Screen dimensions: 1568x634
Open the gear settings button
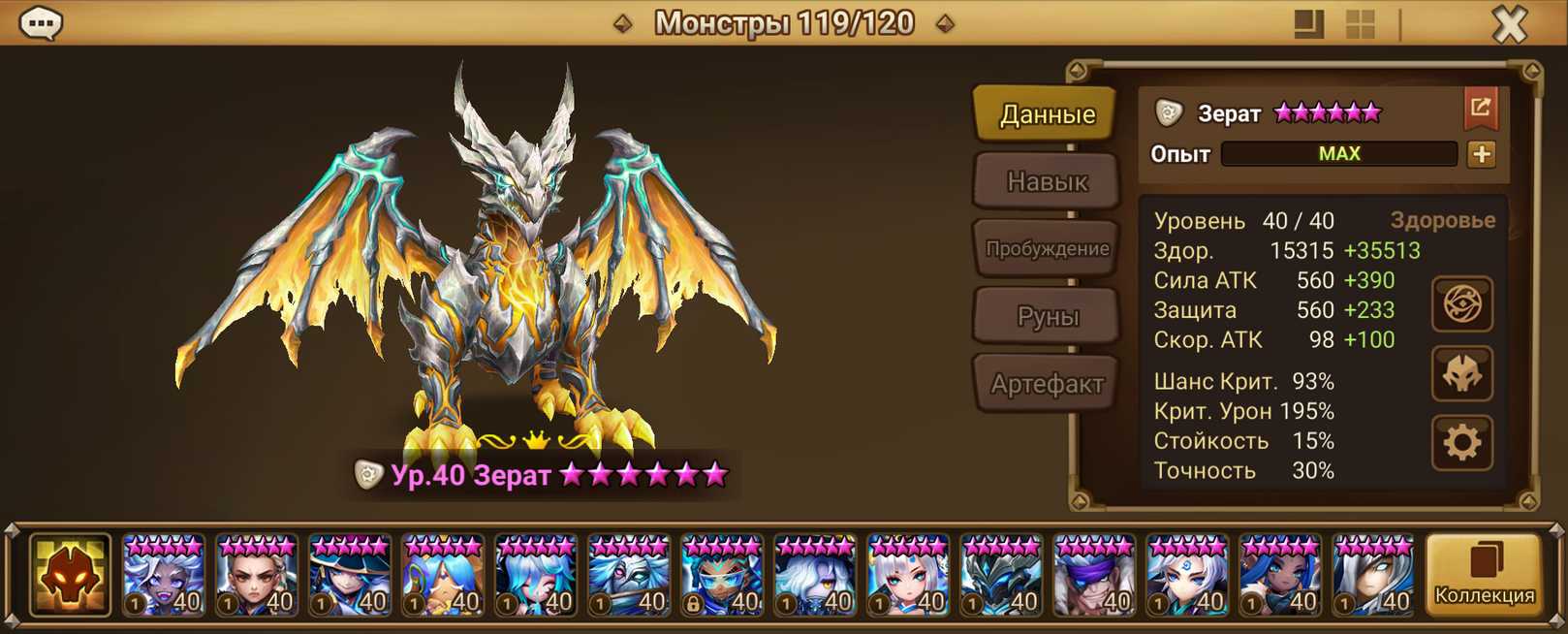[x=1461, y=443]
